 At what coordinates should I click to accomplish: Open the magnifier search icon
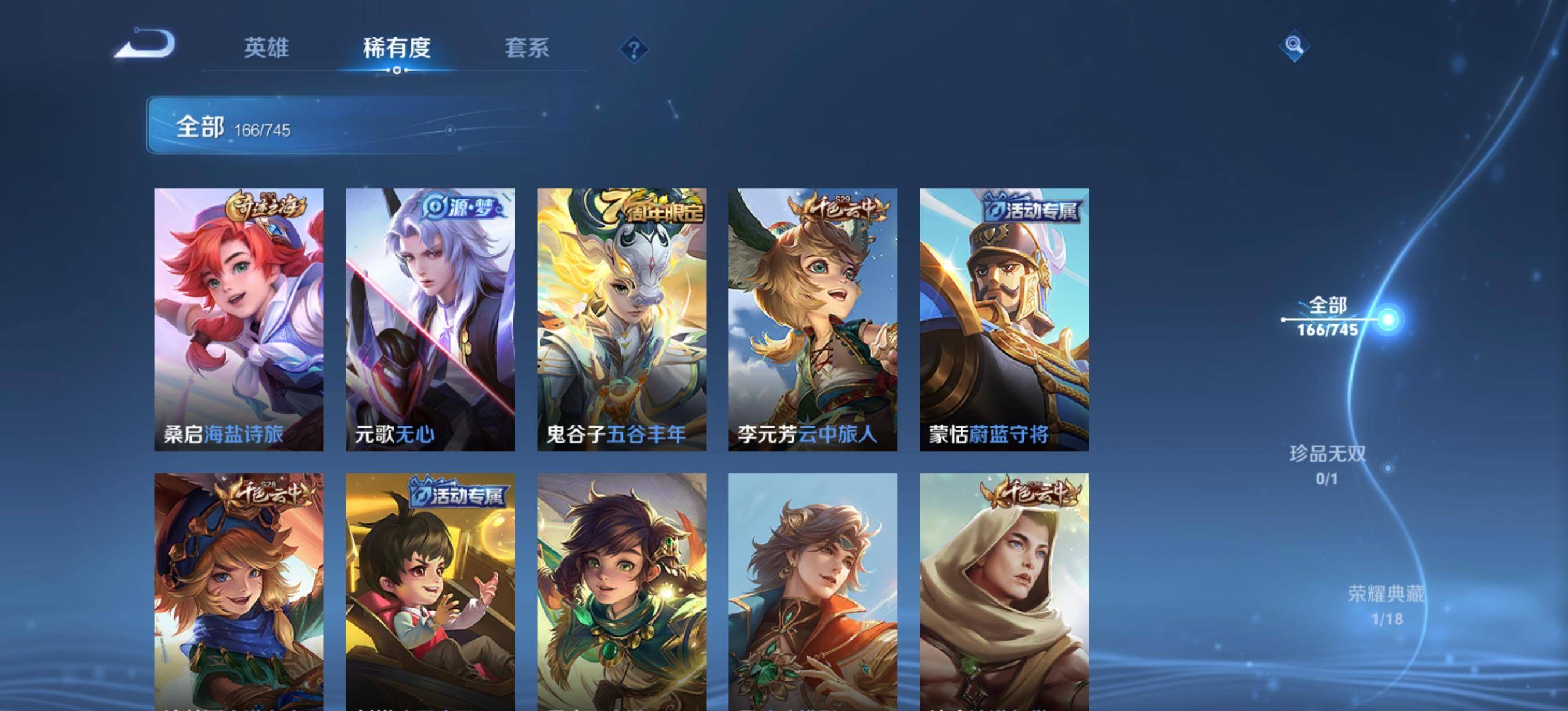pyautogui.click(x=1294, y=46)
